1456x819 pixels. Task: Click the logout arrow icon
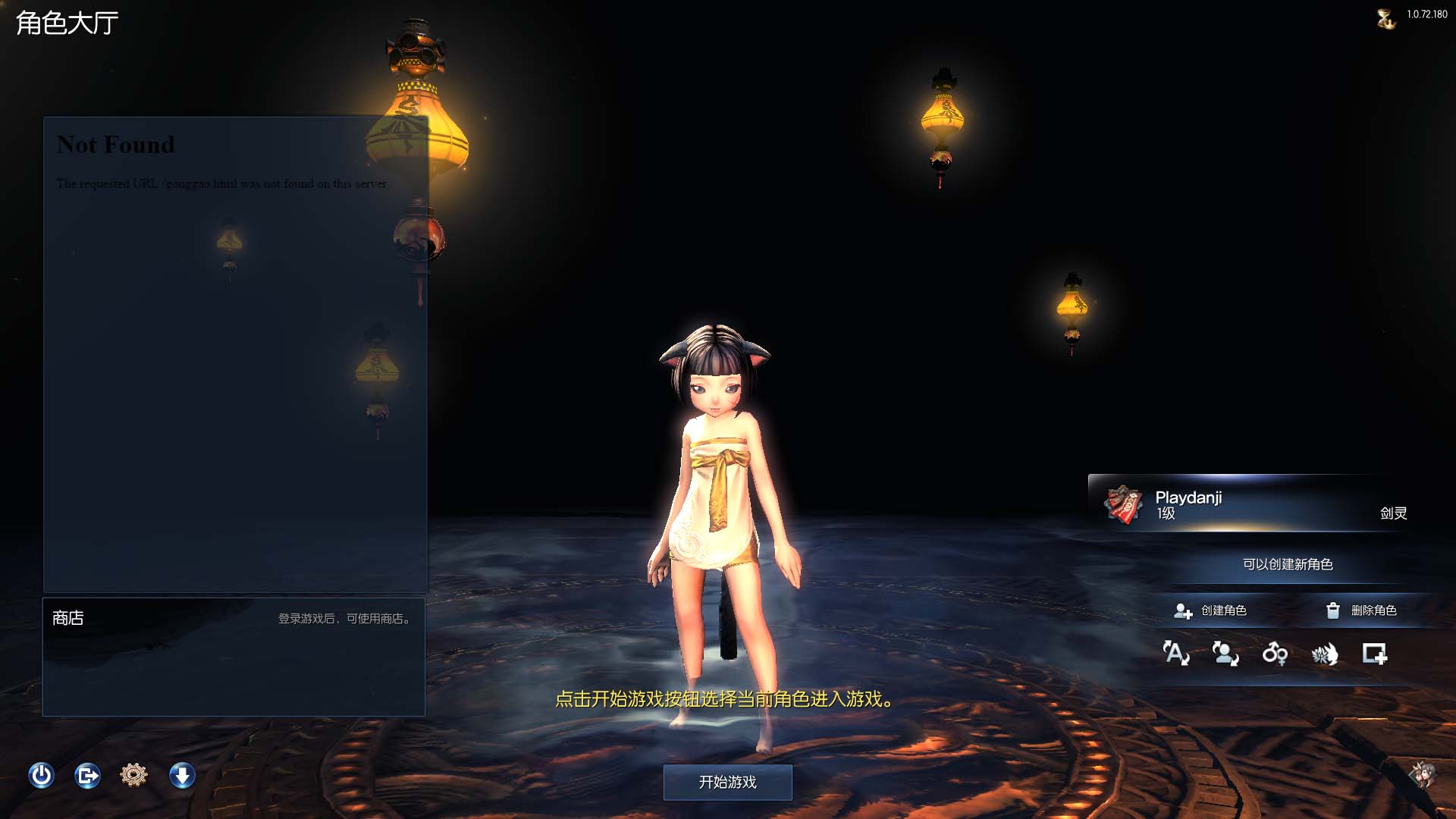(x=88, y=776)
